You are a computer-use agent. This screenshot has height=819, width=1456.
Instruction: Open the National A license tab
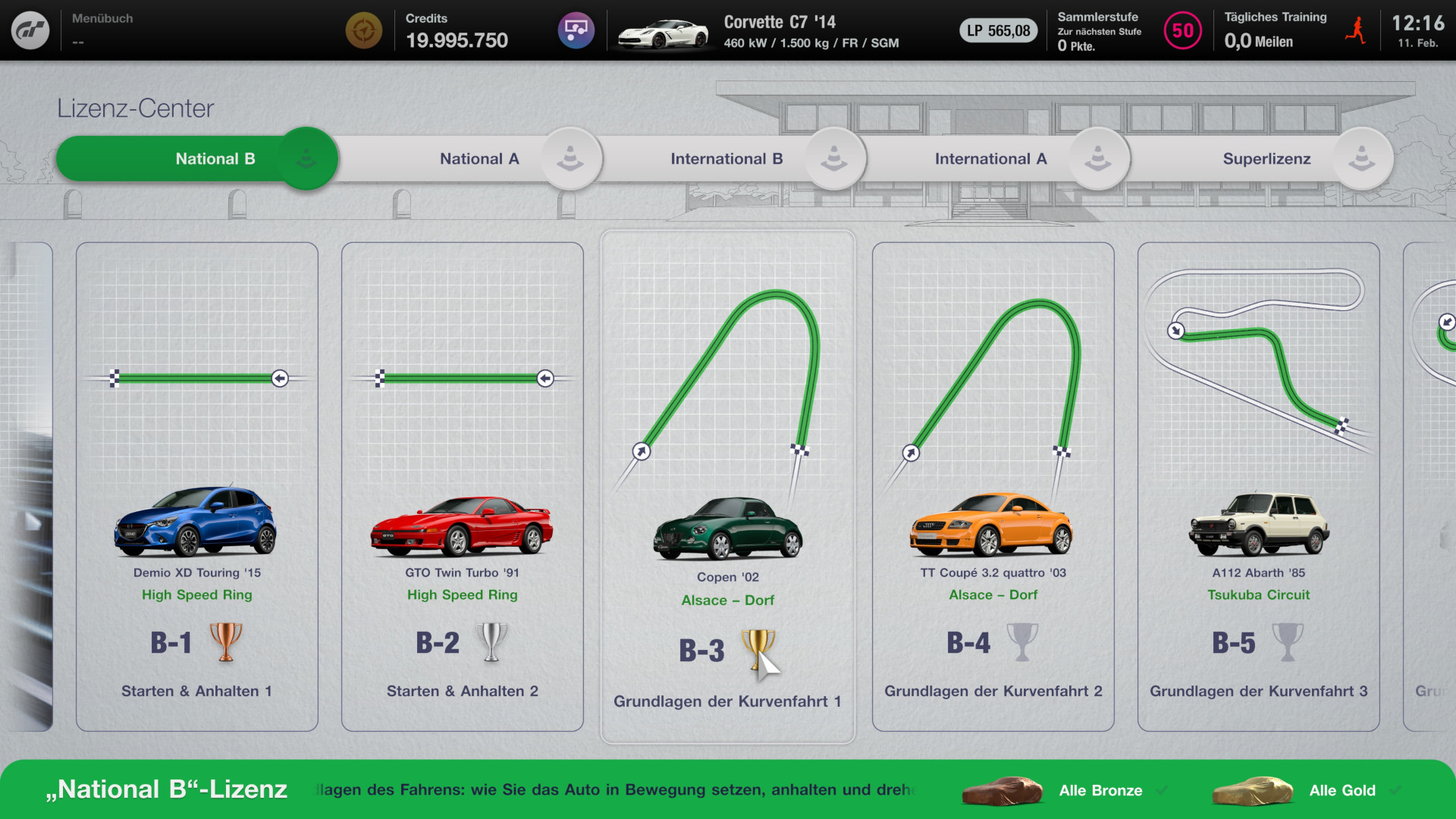point(479,158)
